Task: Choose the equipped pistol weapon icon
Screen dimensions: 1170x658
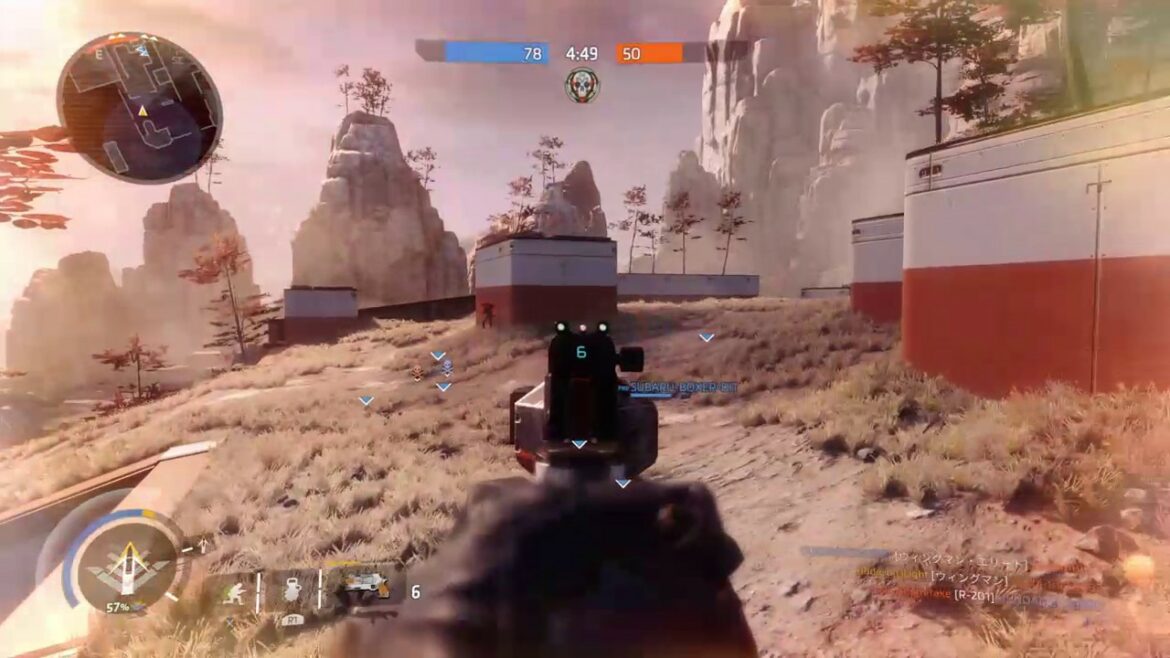Action: [364, 590]
